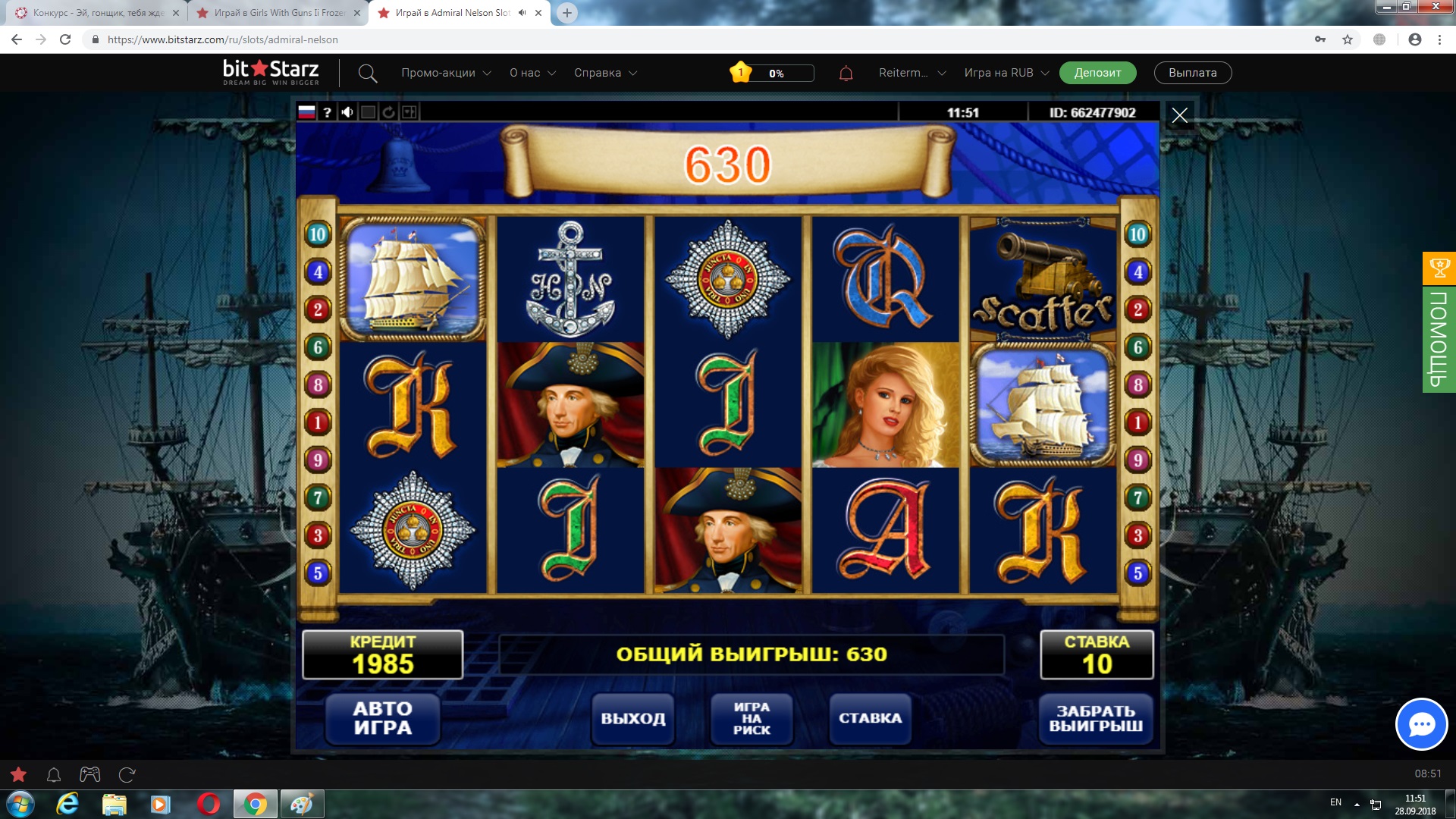Open the Депозит deposit page
1456x819 pixels.
(1097, 73)
